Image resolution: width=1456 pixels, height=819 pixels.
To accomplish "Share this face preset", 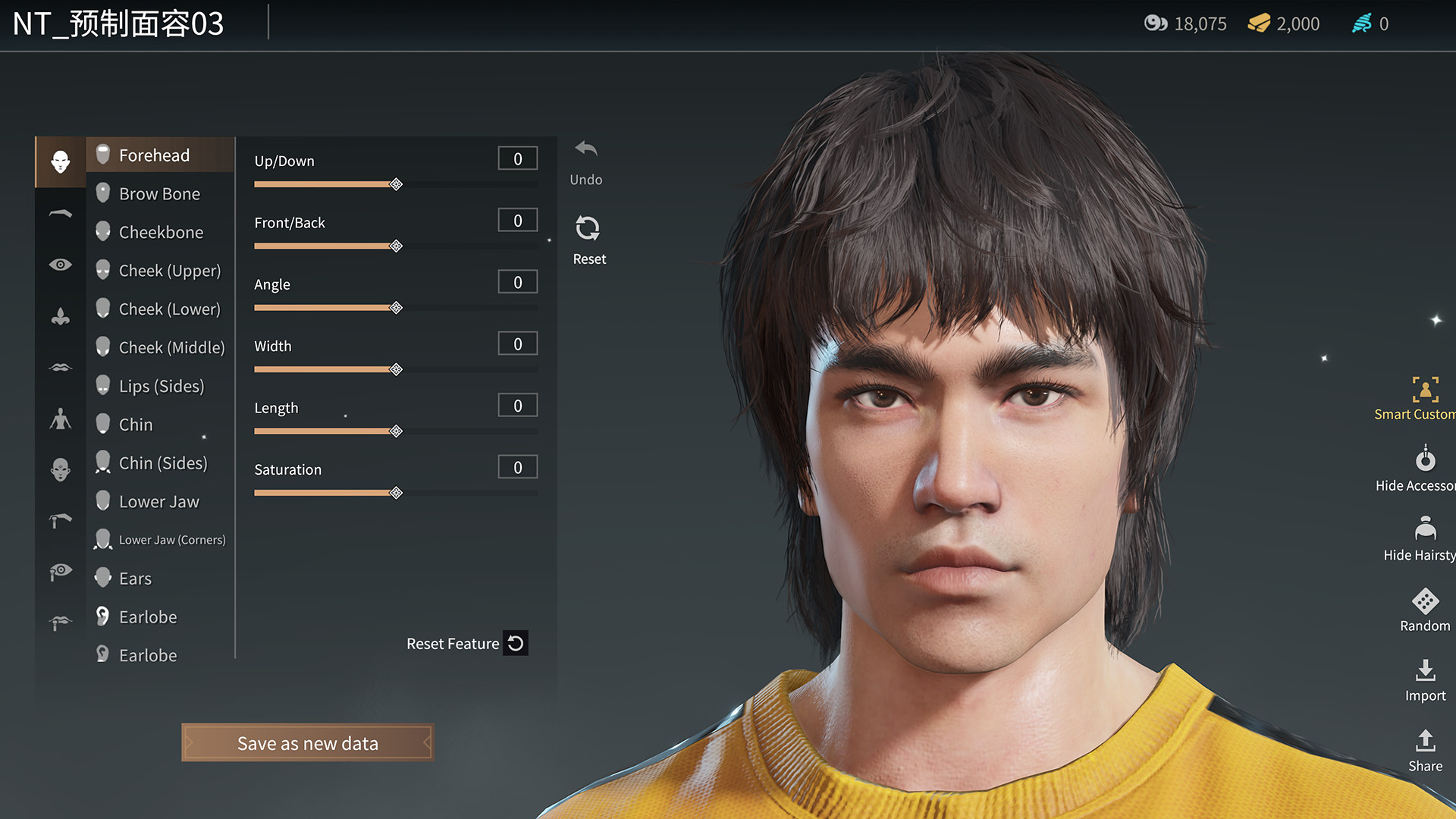I will pyautogui.click(x=1425, y=741).
